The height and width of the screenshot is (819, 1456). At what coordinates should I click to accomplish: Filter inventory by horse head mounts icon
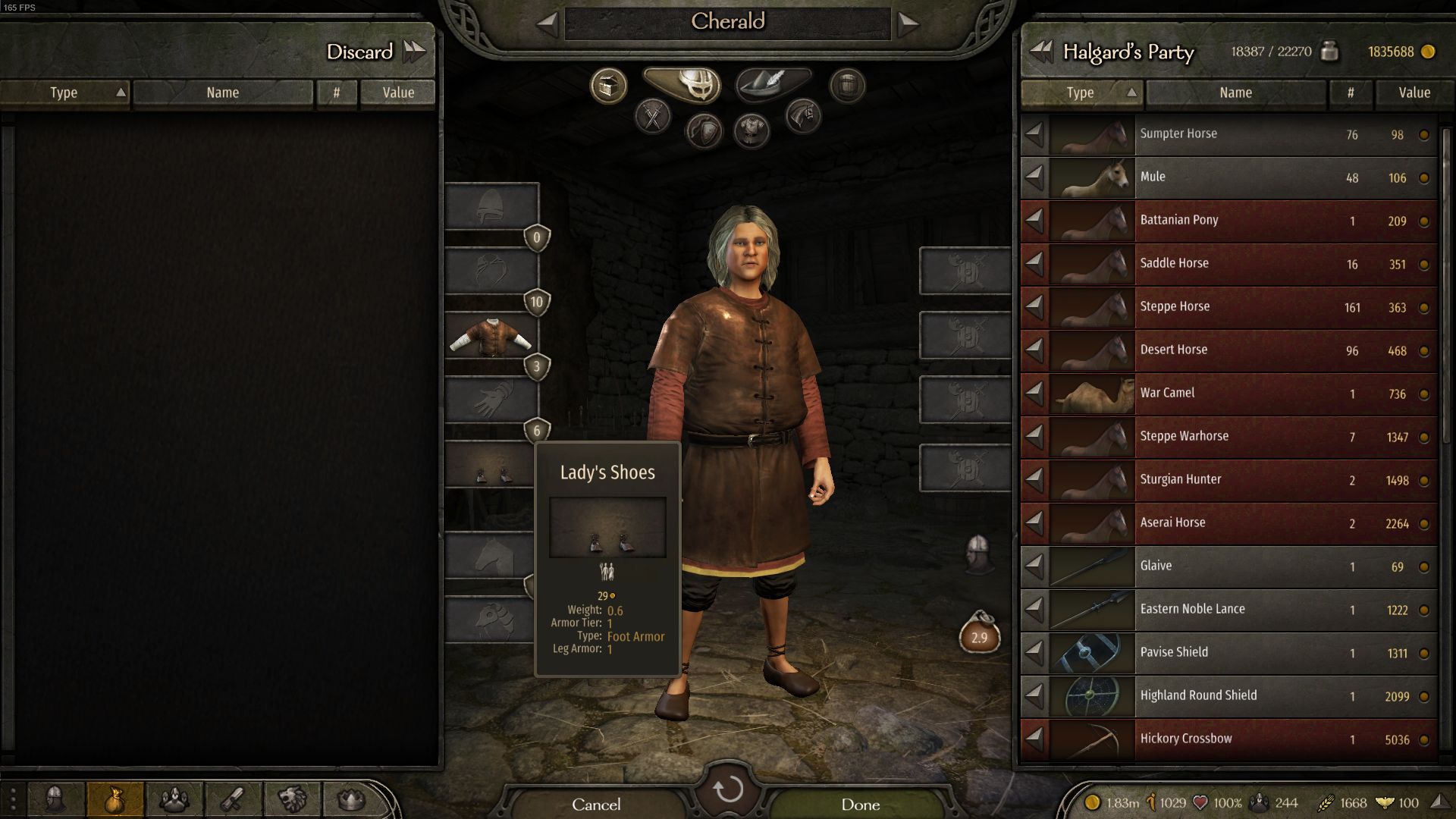tap(803, 117)
